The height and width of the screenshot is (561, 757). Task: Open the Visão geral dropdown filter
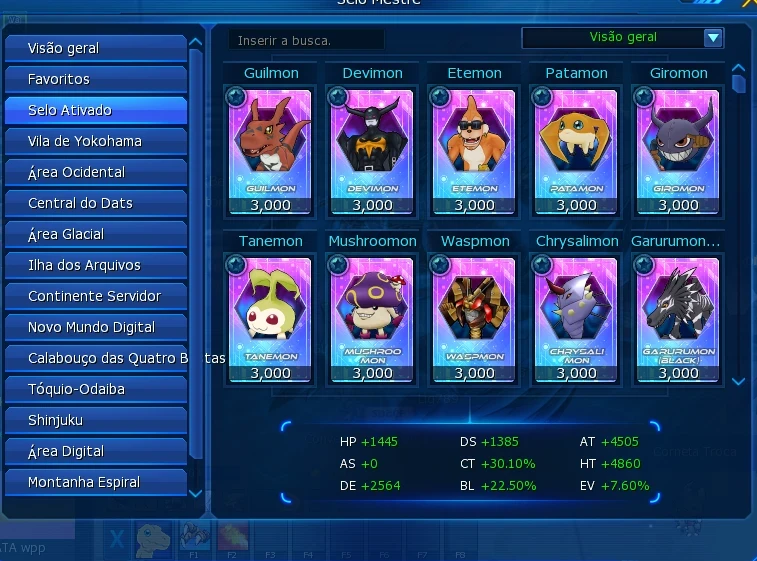click(712, 38)
